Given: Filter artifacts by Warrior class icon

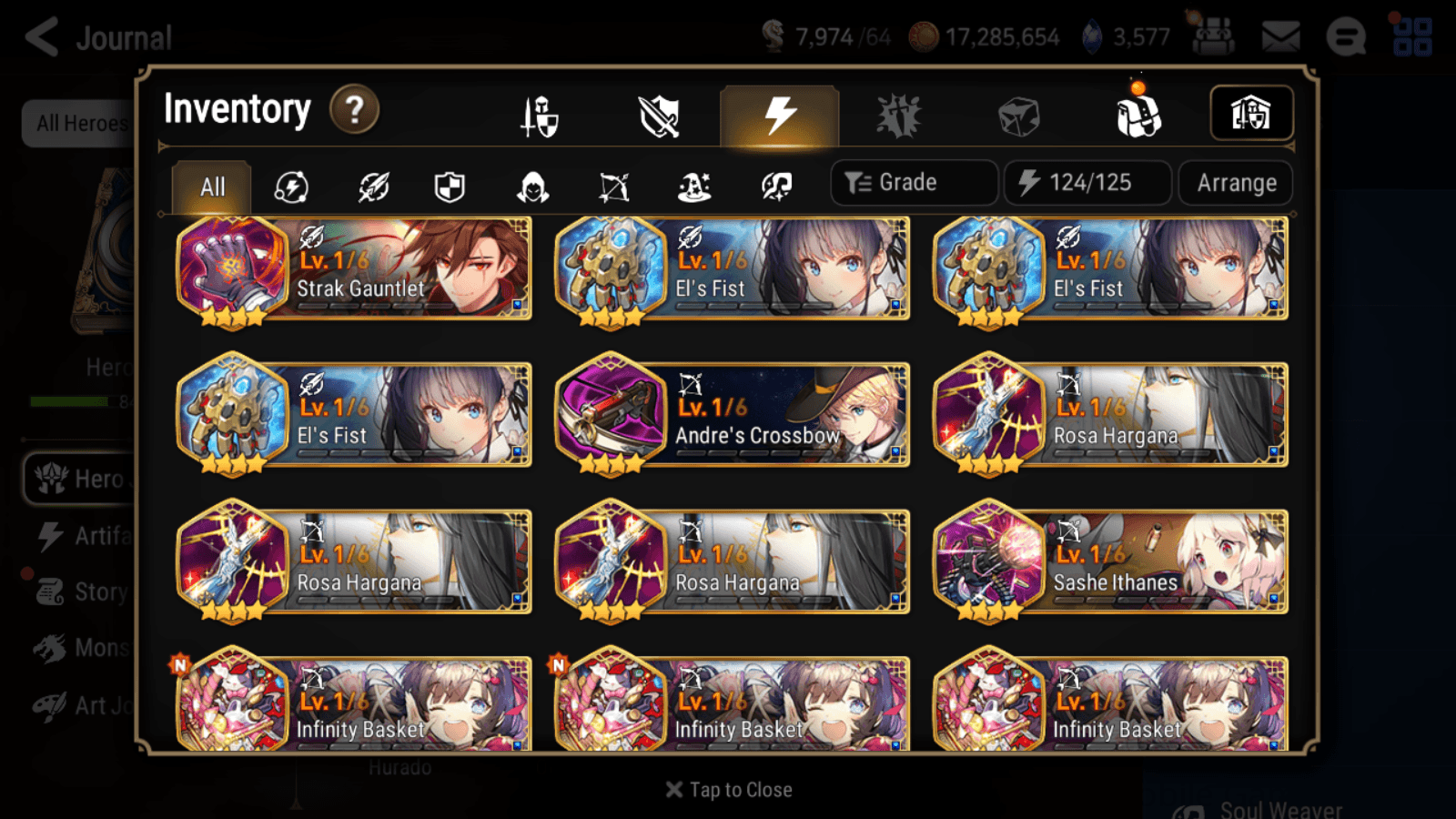Looking at the screenshot, I should pyautogui.click(x=371, y=187).
